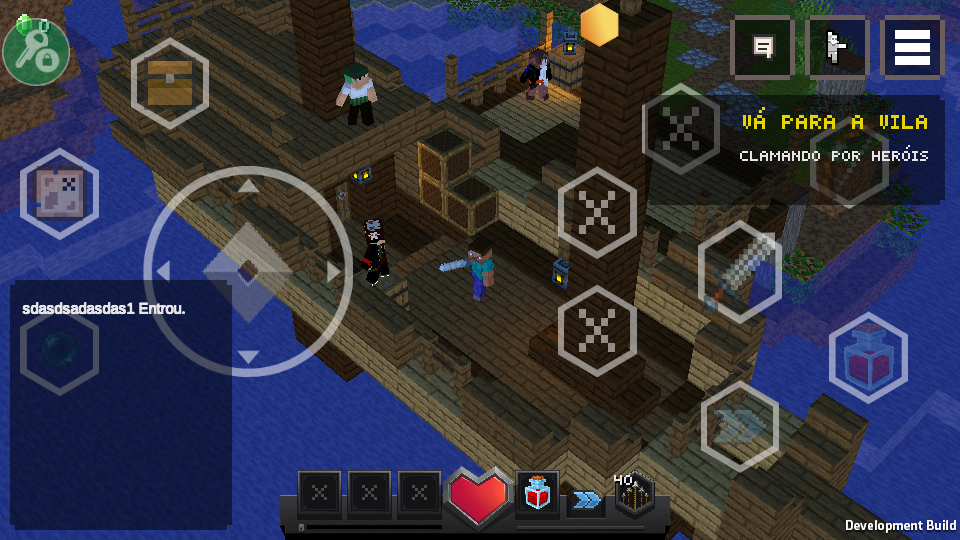The height and width of the screenshot is (540, 960).
Task: Open the treasure map
Action: [59, 192]
